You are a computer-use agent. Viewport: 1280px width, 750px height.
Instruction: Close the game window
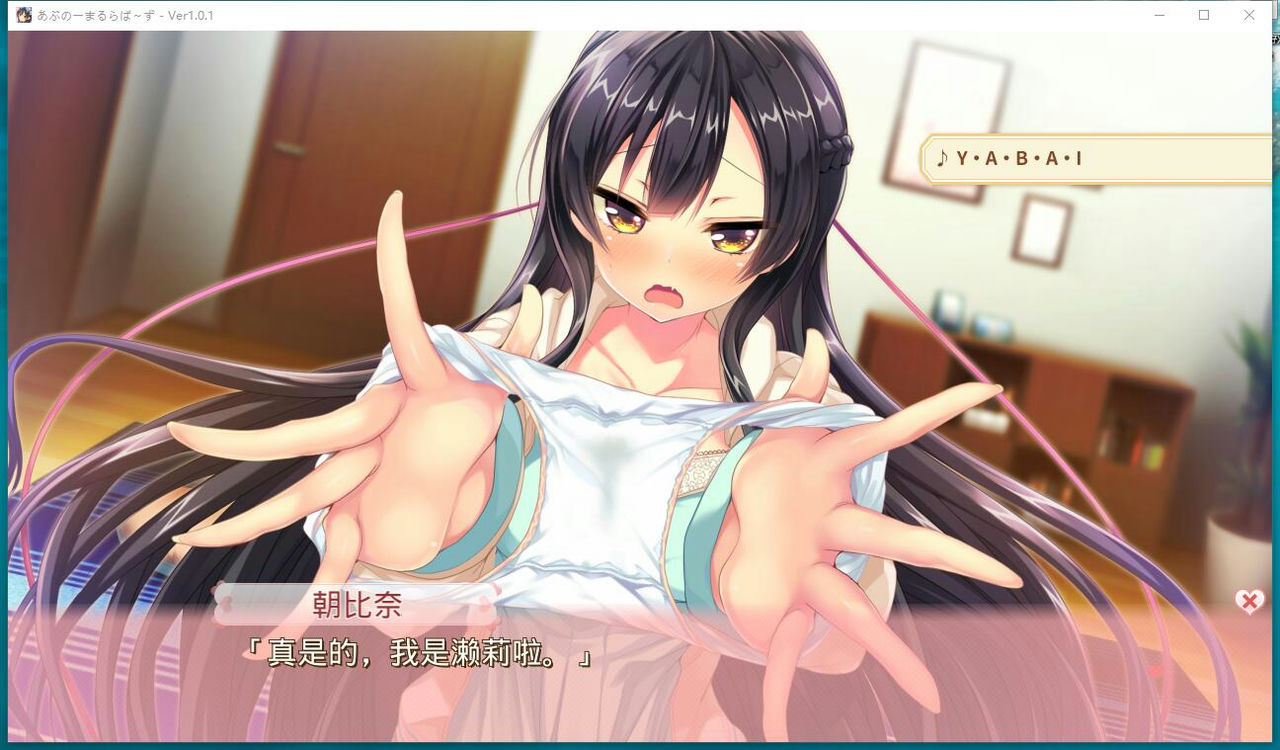click(1249, 15)
